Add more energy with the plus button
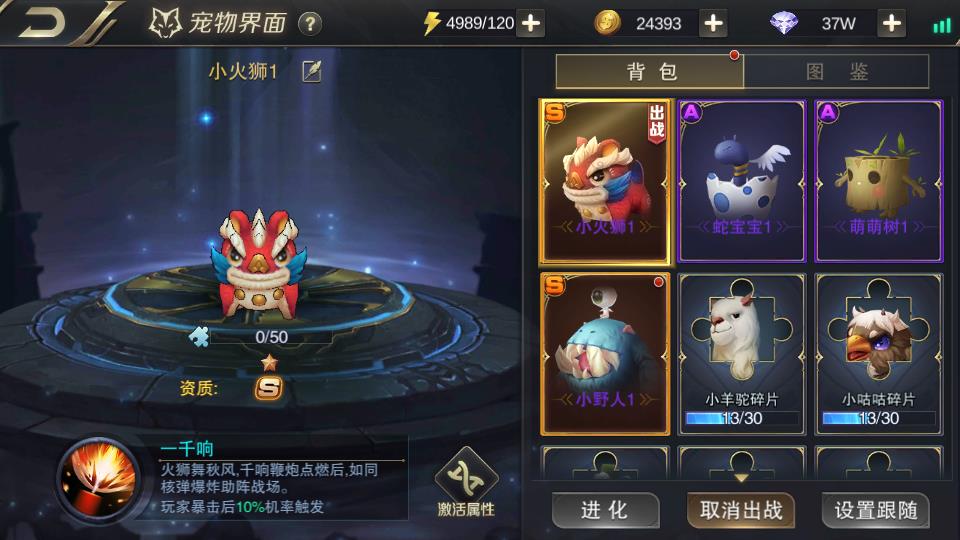960x540 pixels. pyautogui.click(x=531, y=23)
